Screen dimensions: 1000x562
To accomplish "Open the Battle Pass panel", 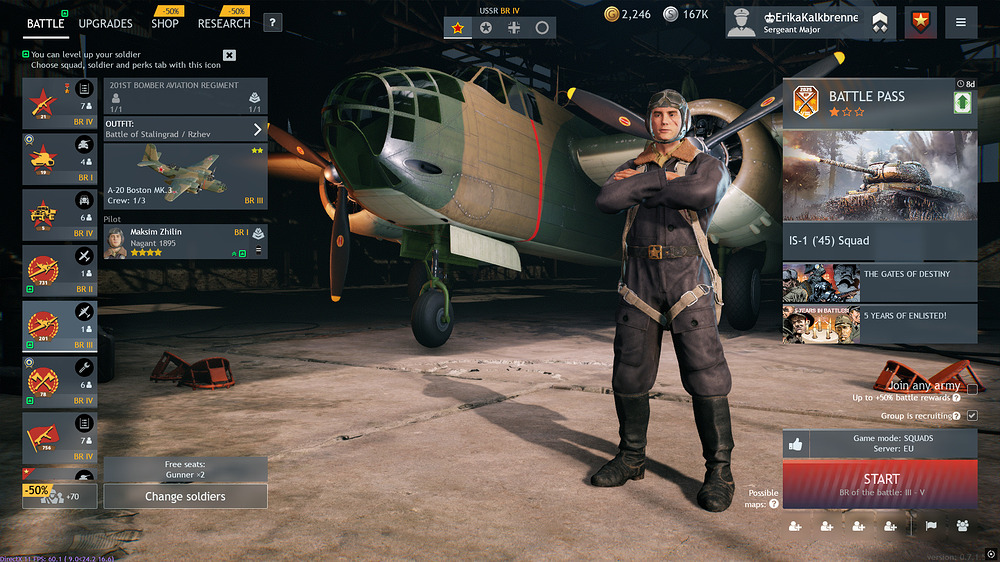I will click(x=880, y=101).
